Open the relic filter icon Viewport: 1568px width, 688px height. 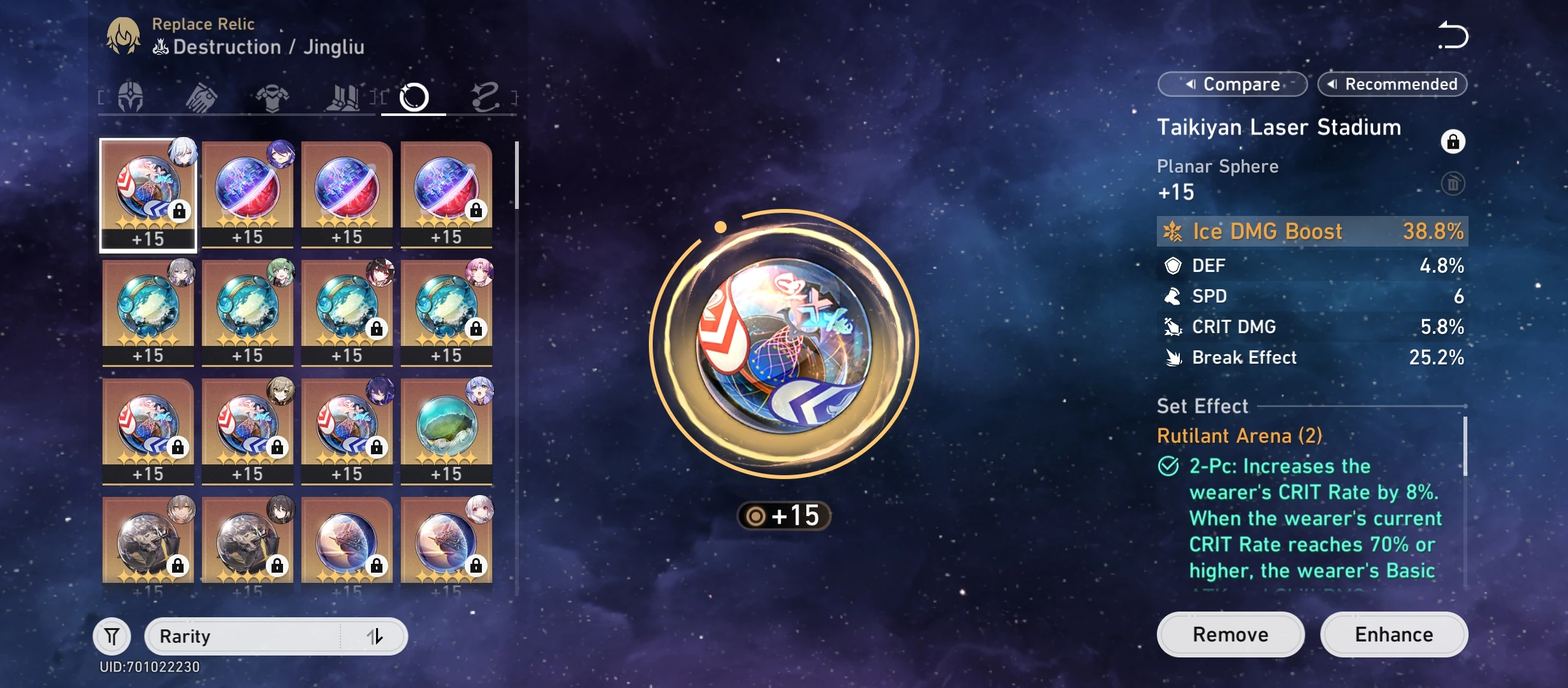click(112, 635)
